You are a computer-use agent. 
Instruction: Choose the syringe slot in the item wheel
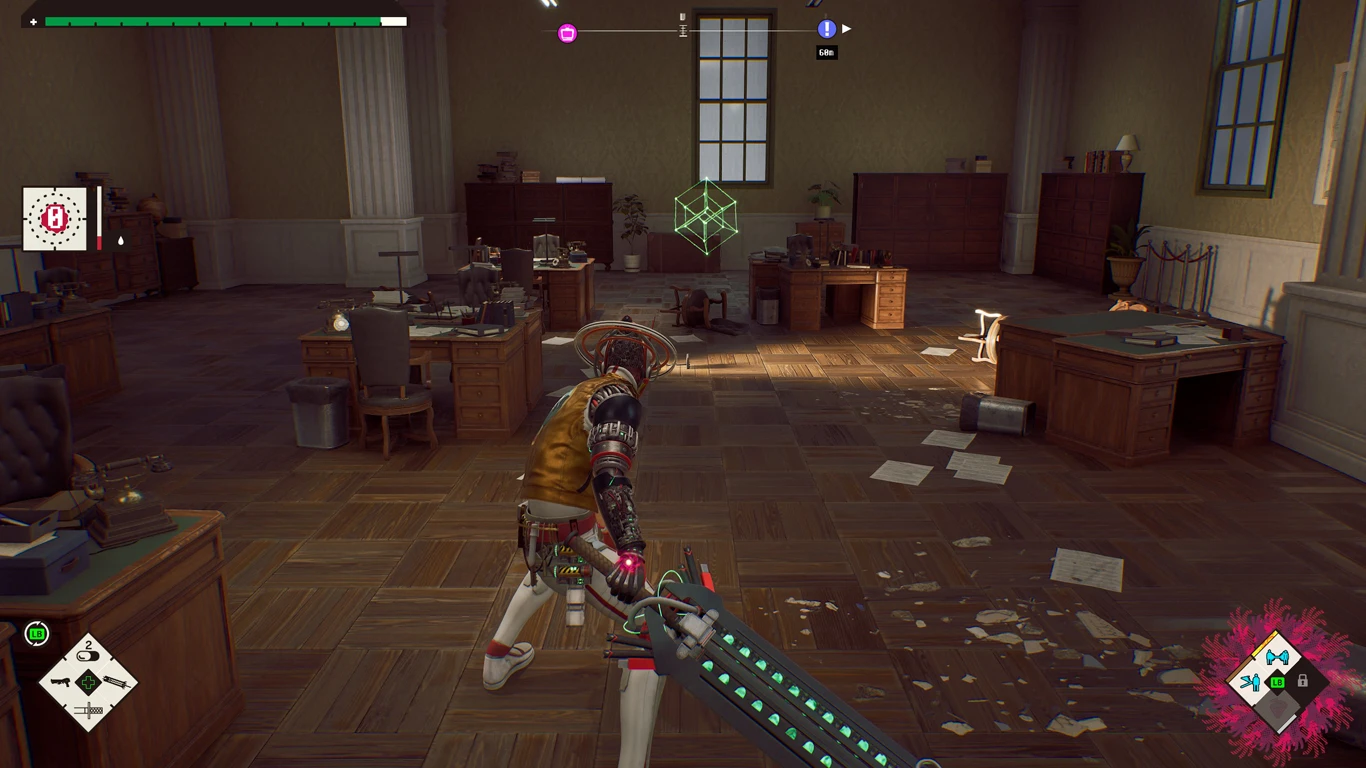[x=116, y=682]
